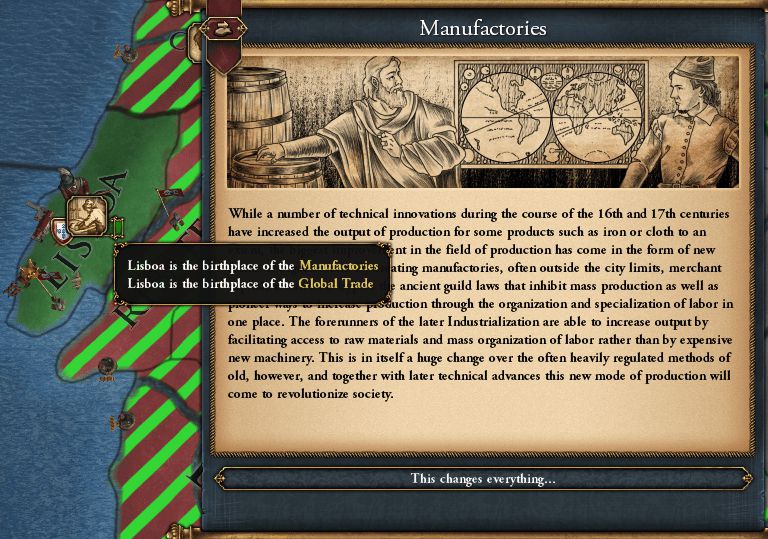
Task: Click the go-to-province button on the red banner
Action: pos(222,28)
